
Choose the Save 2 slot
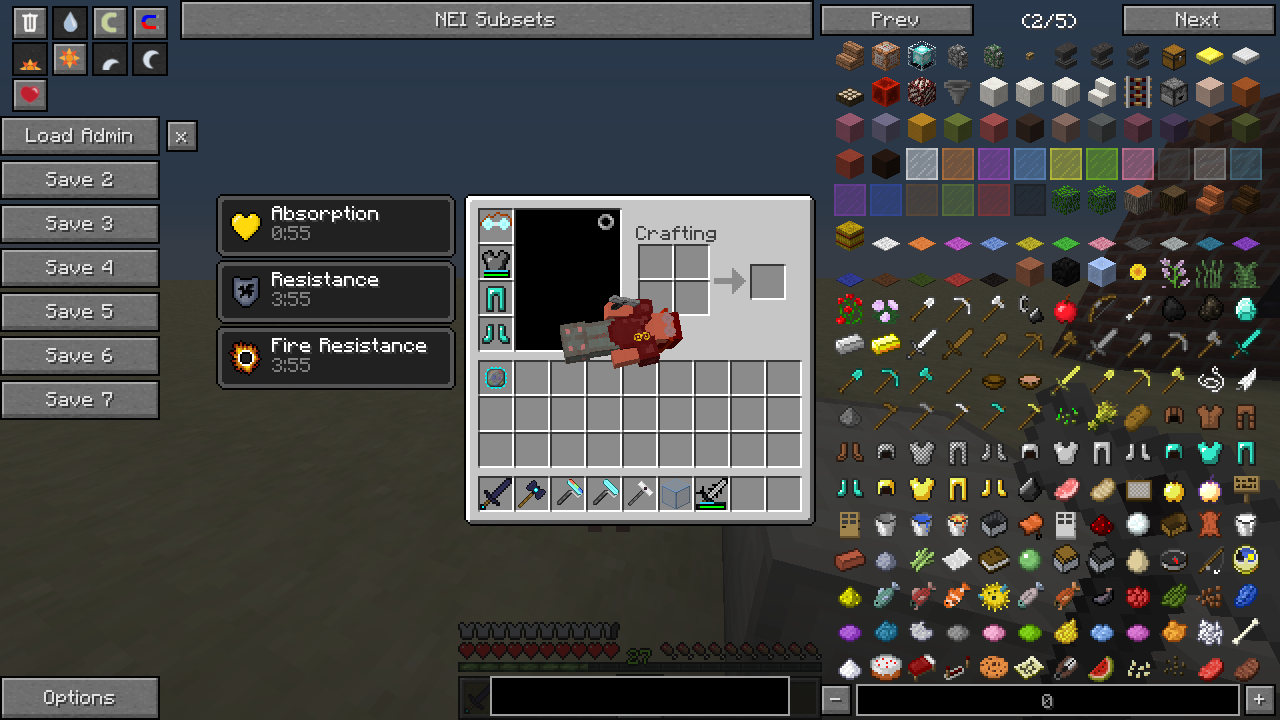(x=80, y=180)
